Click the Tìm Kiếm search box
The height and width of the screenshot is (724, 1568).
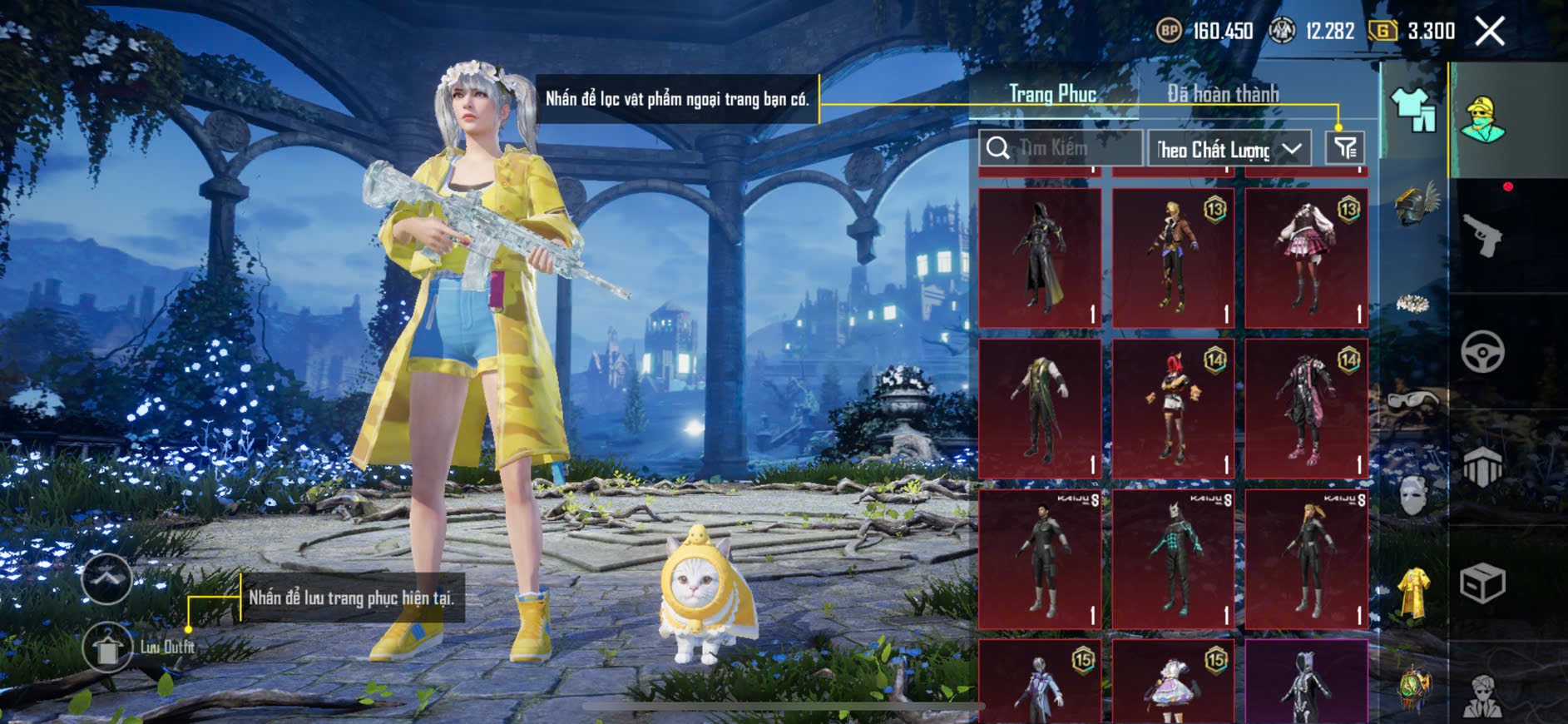1061,148
